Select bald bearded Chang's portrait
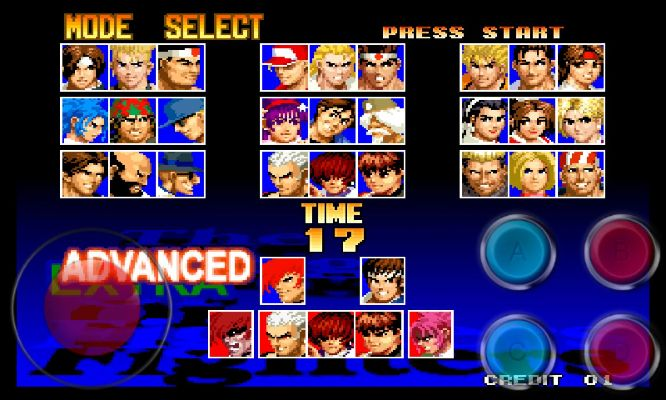The image size is (666, 400). (132, 174)
